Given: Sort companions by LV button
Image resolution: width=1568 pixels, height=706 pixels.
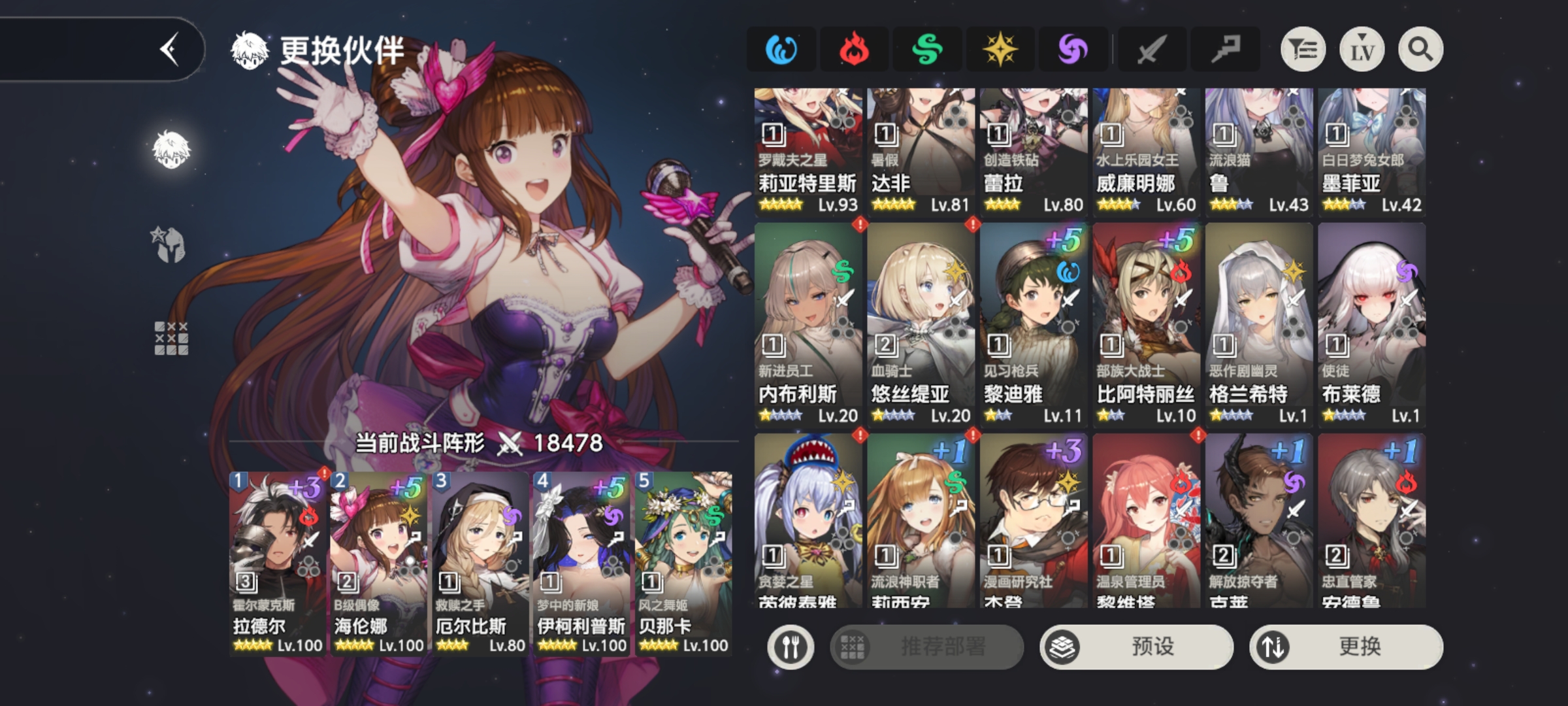Looking at the screenshot, I should [1362, 50].
